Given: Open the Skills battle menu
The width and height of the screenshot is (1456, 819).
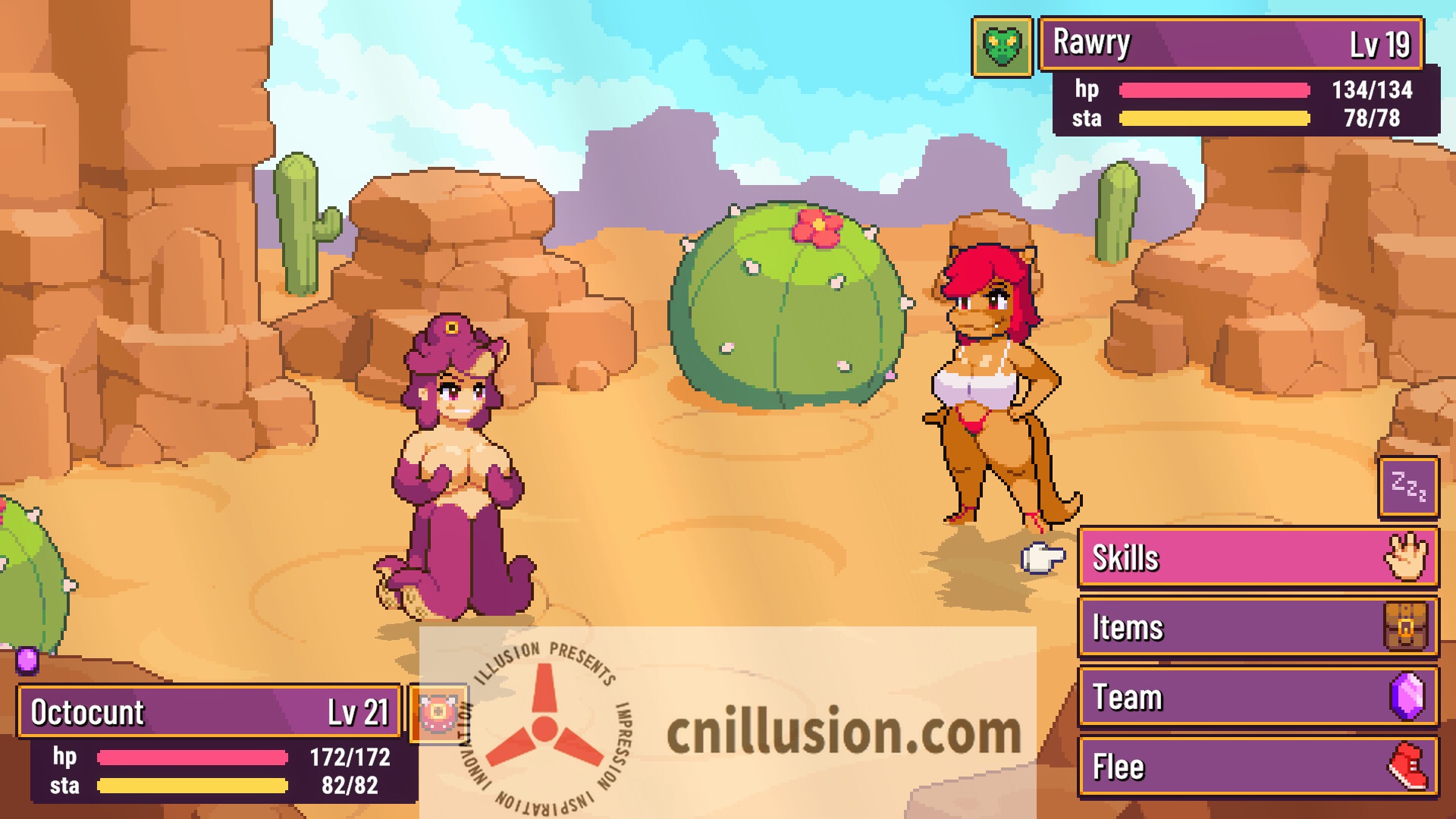Looking at the screenshot, I should tap(1257, 558).
